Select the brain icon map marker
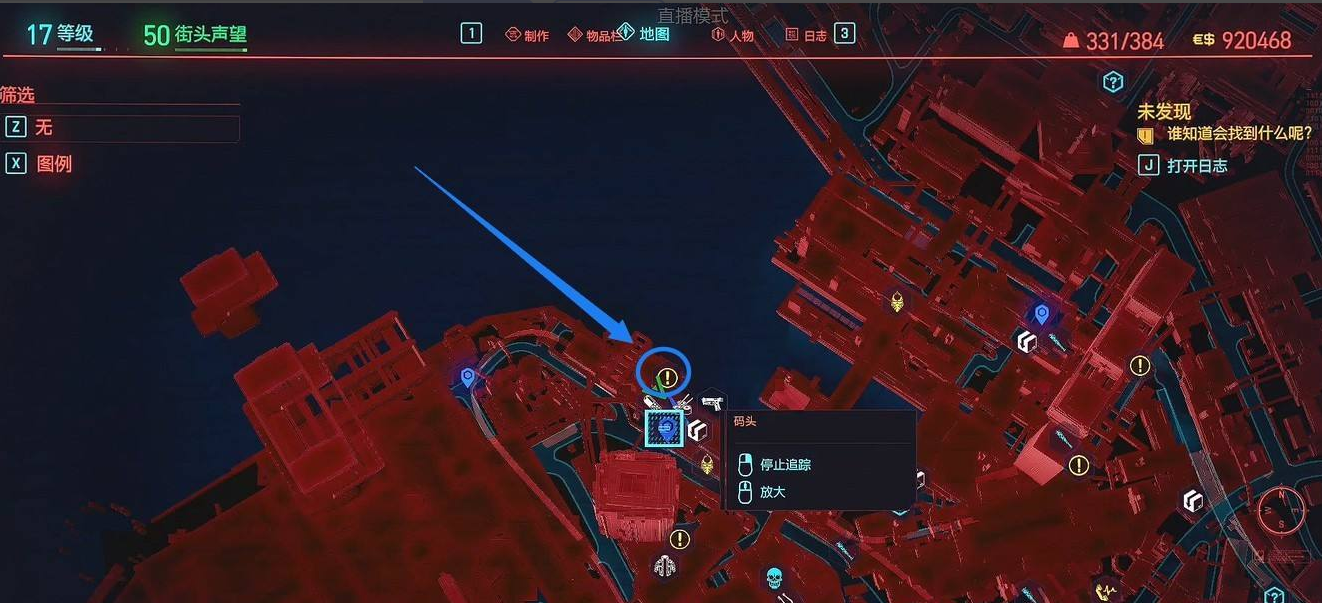The width and height of the screenshot is (1322, 603). [664, 567]
